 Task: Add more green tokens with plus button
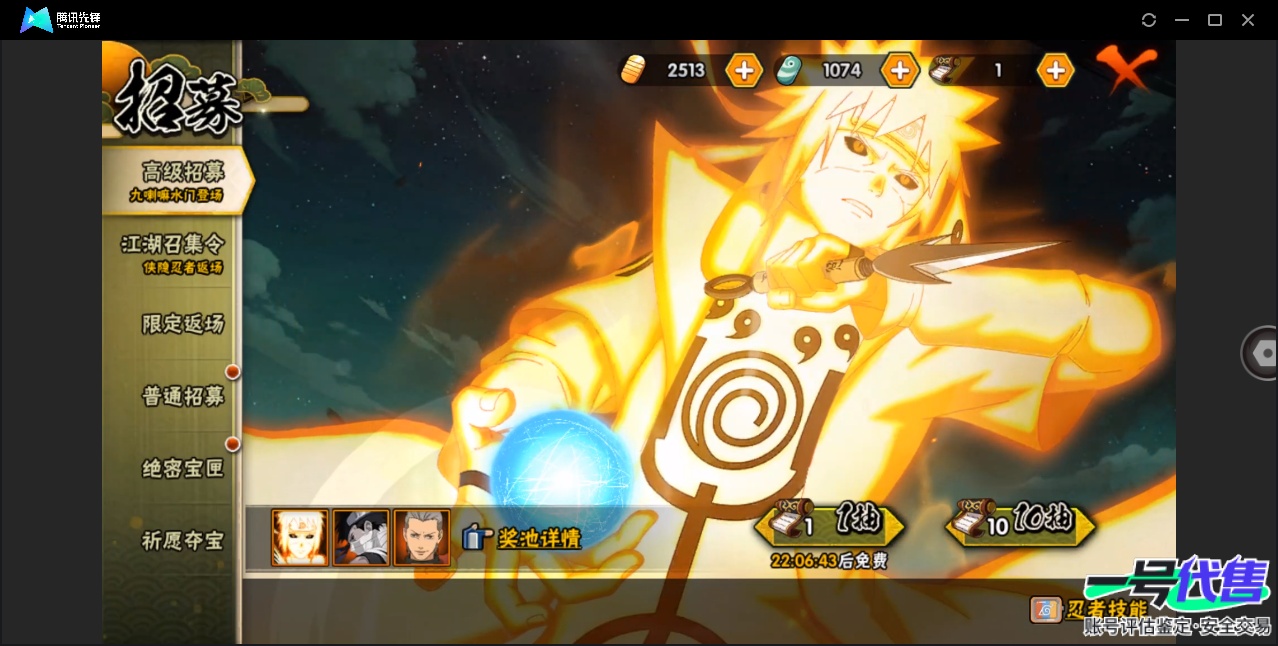click(x=899, y=70)
